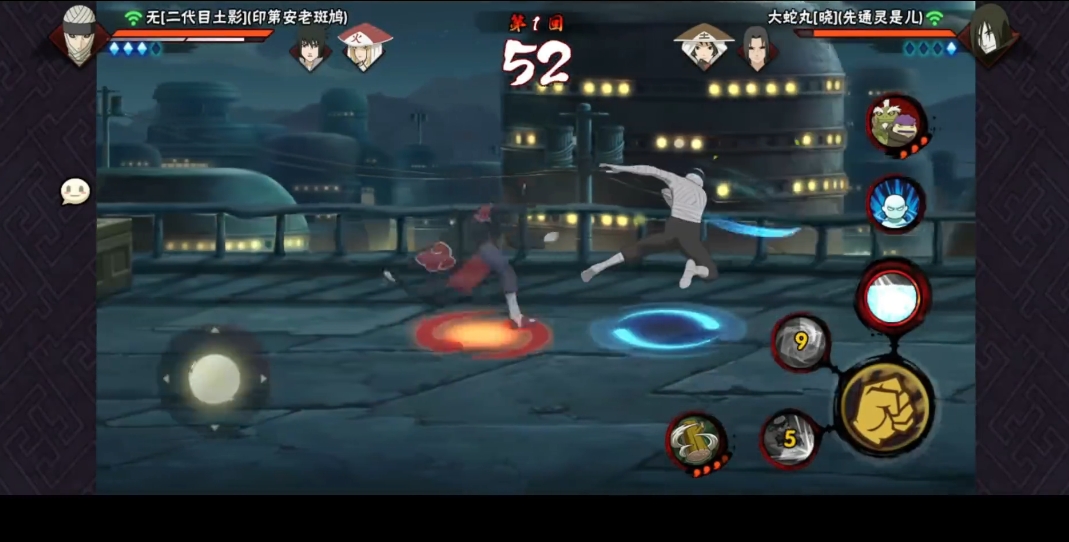Viewport: 1069px width, 542px height.
Task: Click the virtual joystick center knob
Action: pos(214,379)
